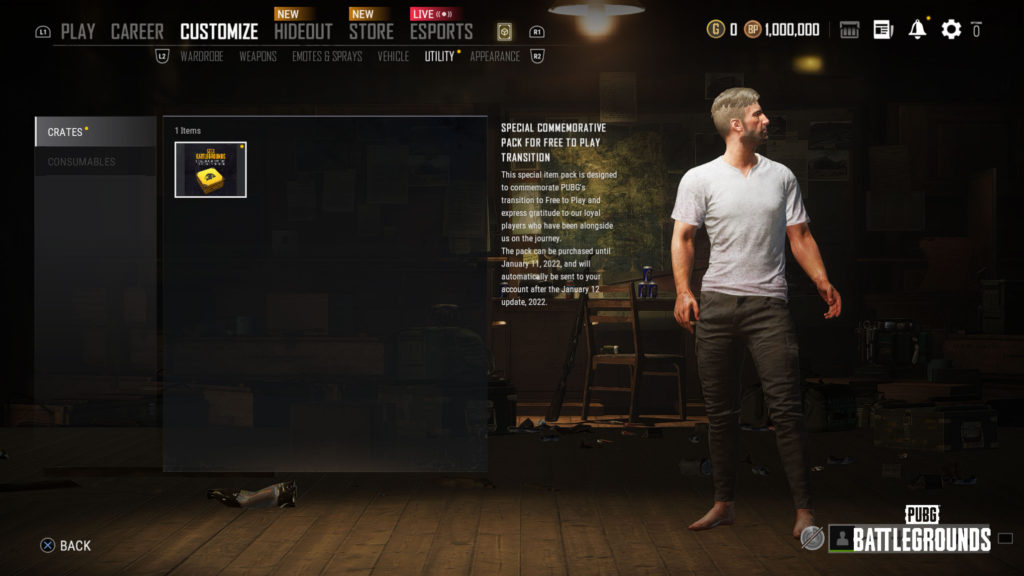
Task: Open the notifications bell
Action: (x=917, y=29)
